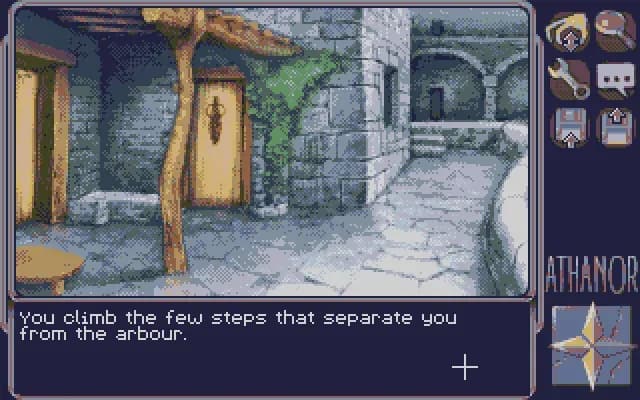Click the floppy disk with bottom arrow
Viewport: 640px width, 400px height.
[x=566, y=127]
